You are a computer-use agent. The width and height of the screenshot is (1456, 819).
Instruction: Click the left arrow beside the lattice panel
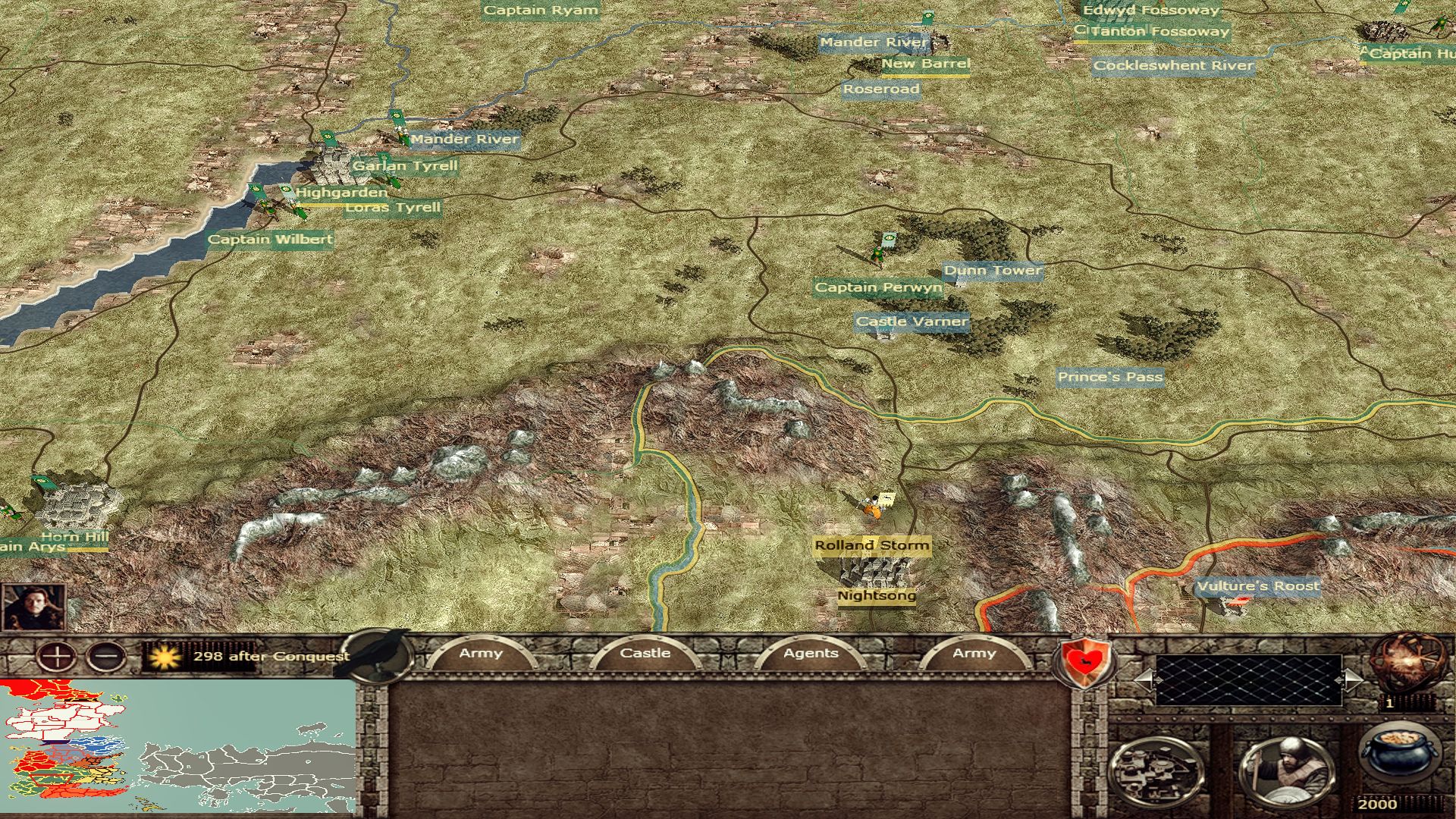tap(1144, 679)
